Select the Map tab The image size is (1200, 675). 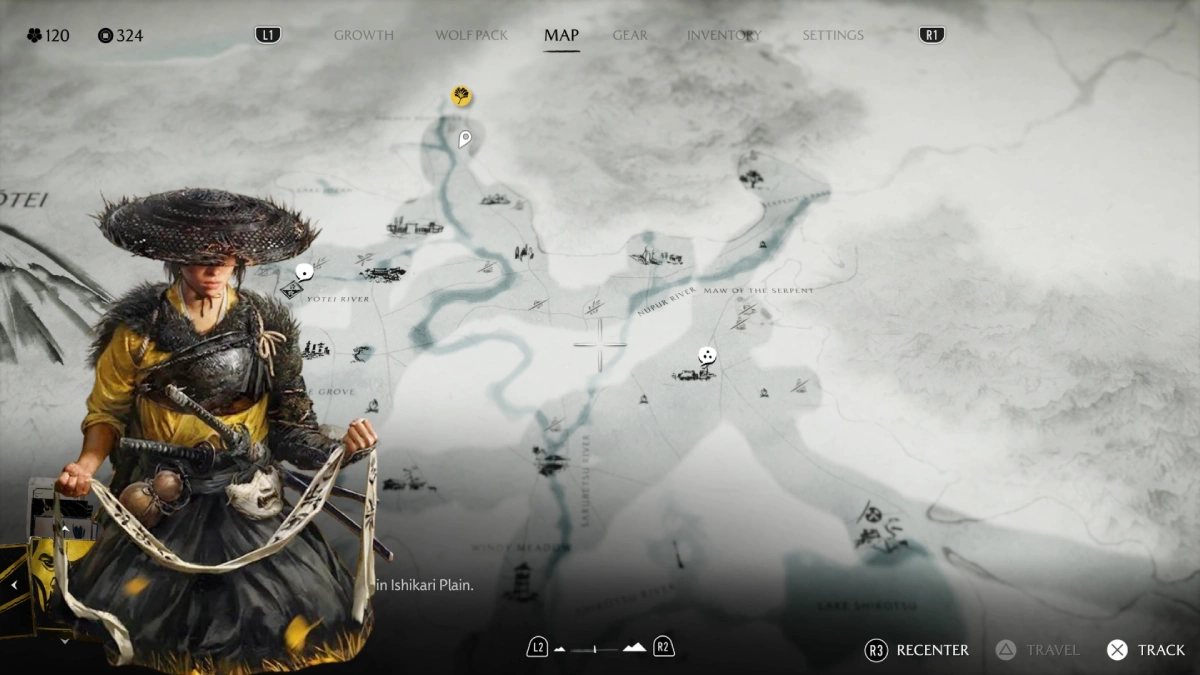[x=561, y=35]
